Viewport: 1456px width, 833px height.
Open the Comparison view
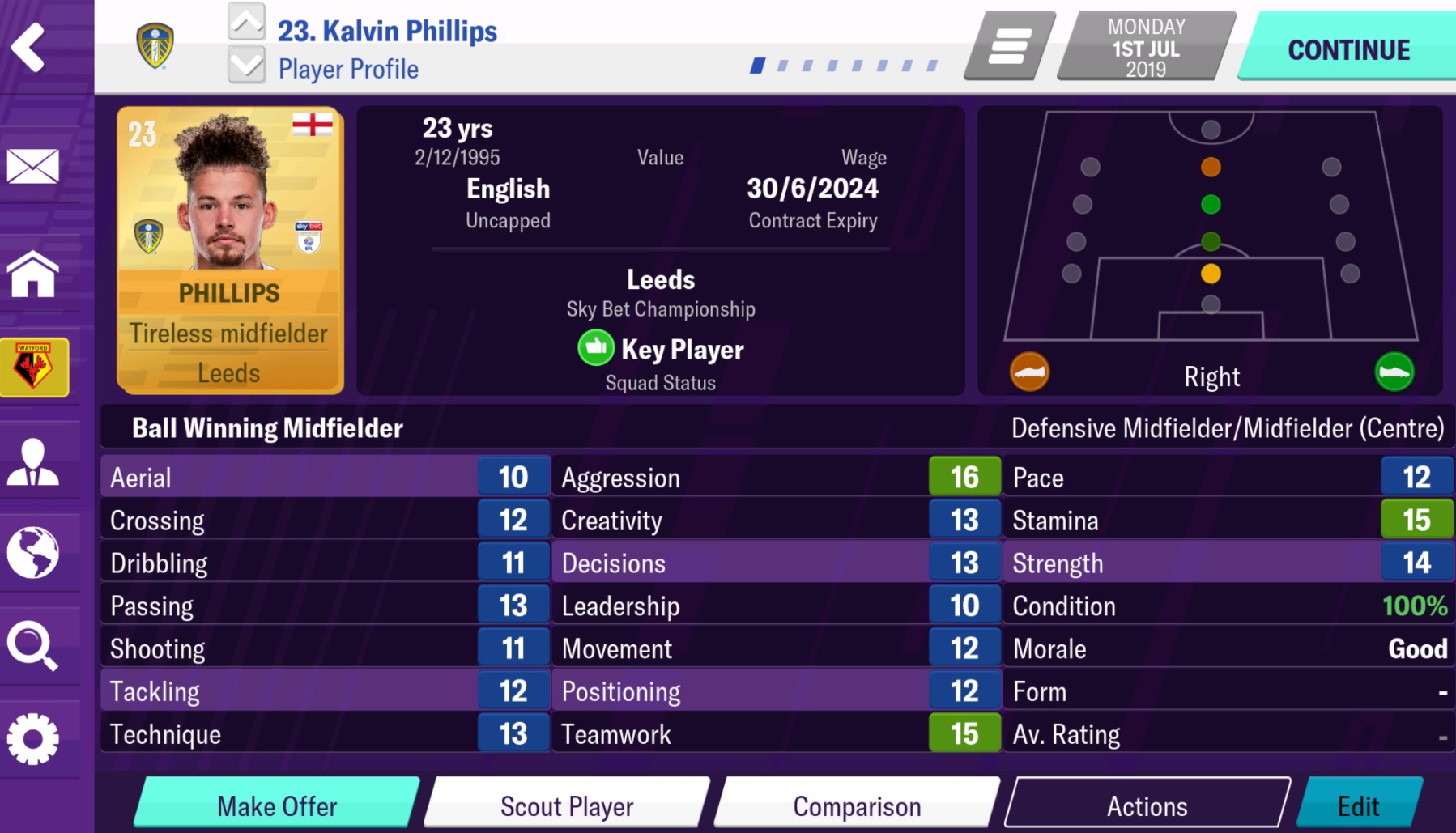click(x=857, y=805)
